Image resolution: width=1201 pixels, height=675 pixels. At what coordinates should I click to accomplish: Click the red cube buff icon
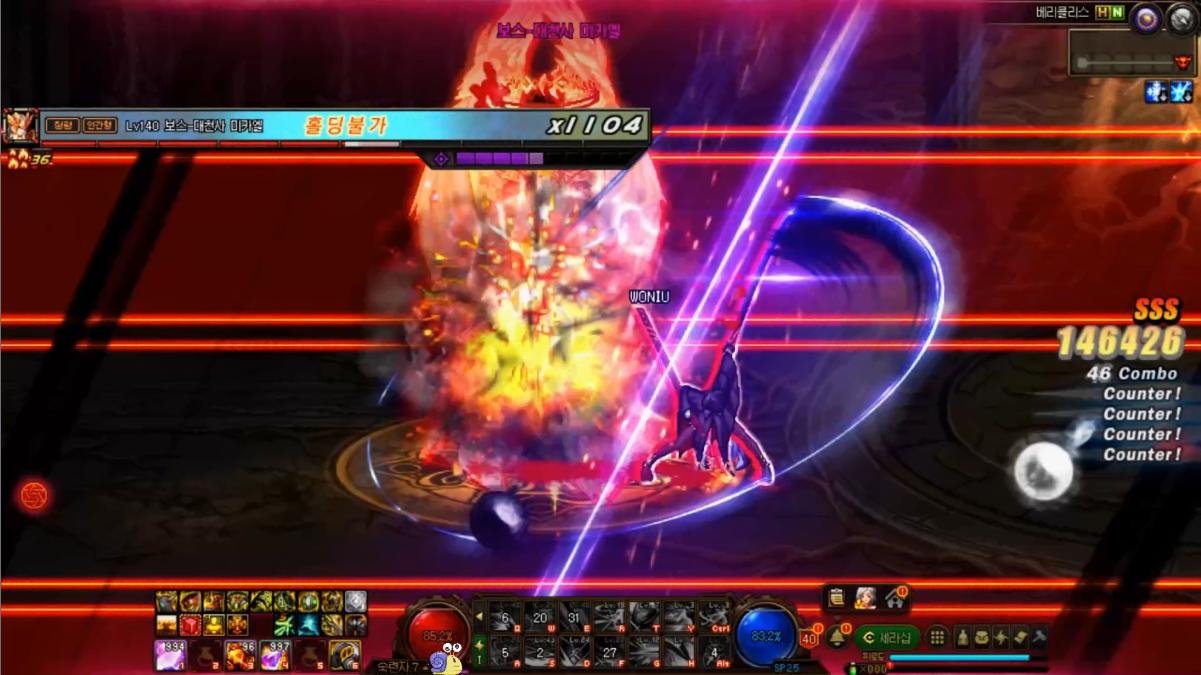tap(189, 626)
